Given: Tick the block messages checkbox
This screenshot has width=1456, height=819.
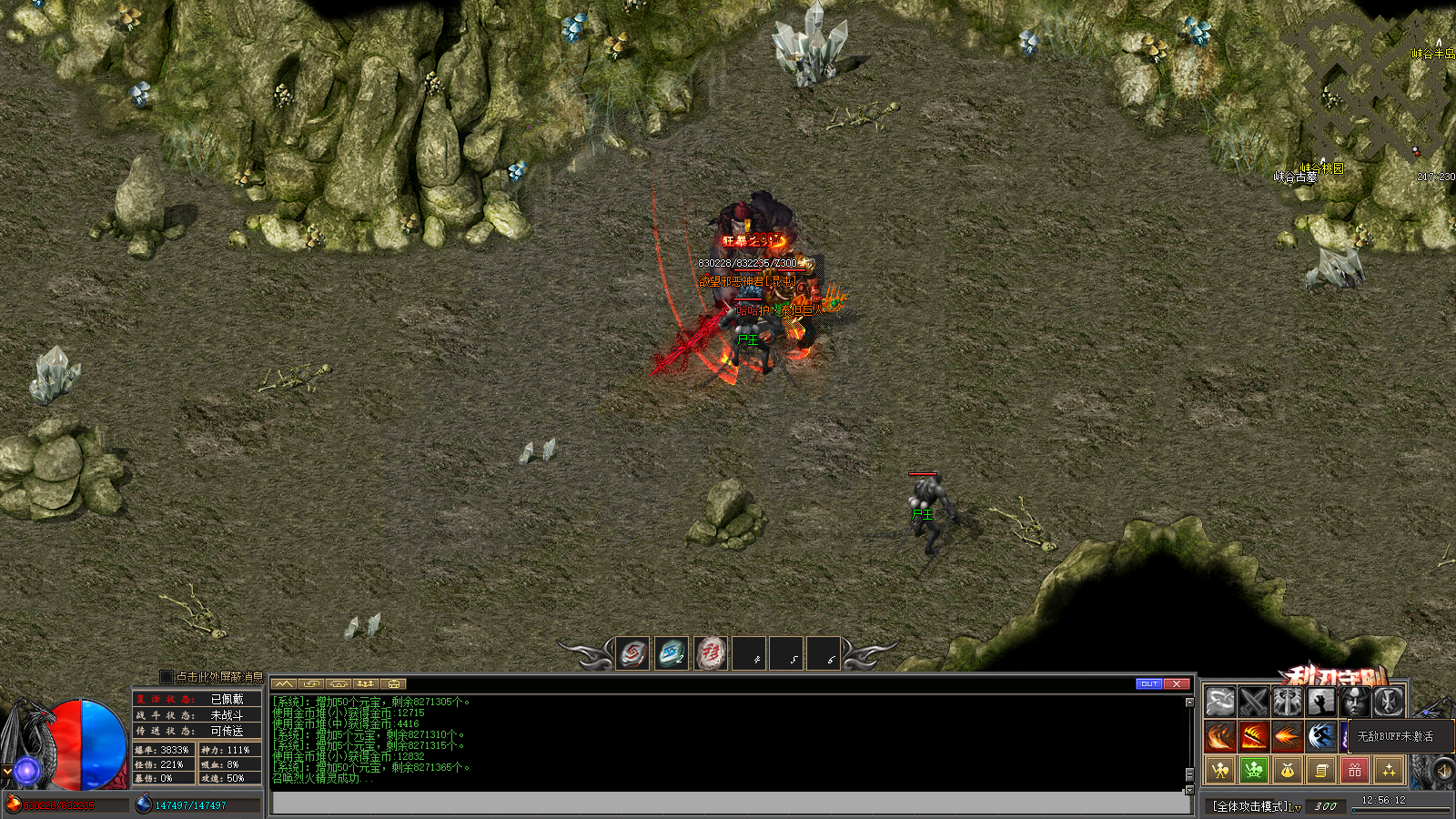Looking at the screenshot, I should pos(166,677).
